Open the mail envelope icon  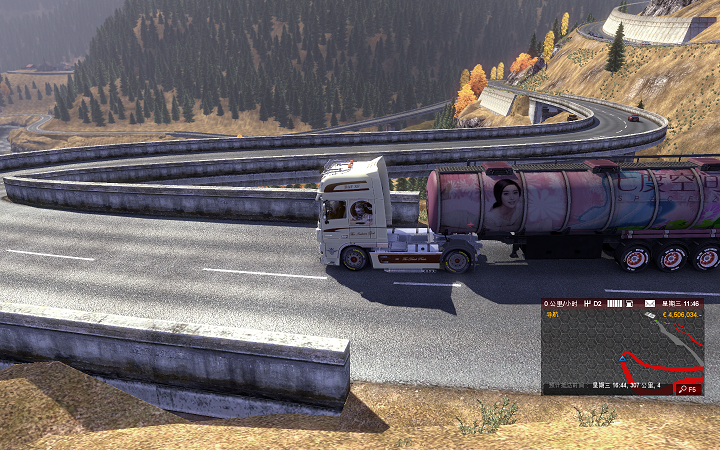point(649,302)
